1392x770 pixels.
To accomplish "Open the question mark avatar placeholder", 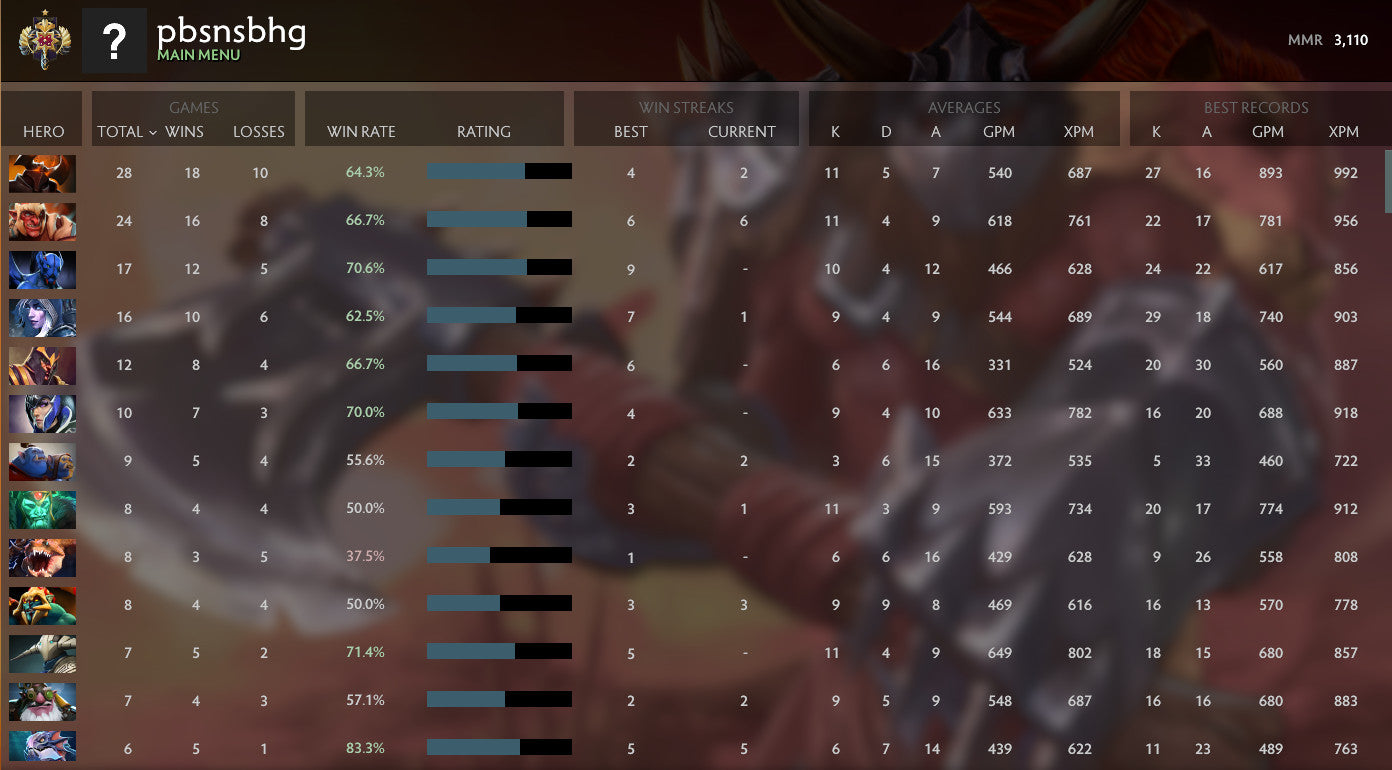I will coord(116,40).
